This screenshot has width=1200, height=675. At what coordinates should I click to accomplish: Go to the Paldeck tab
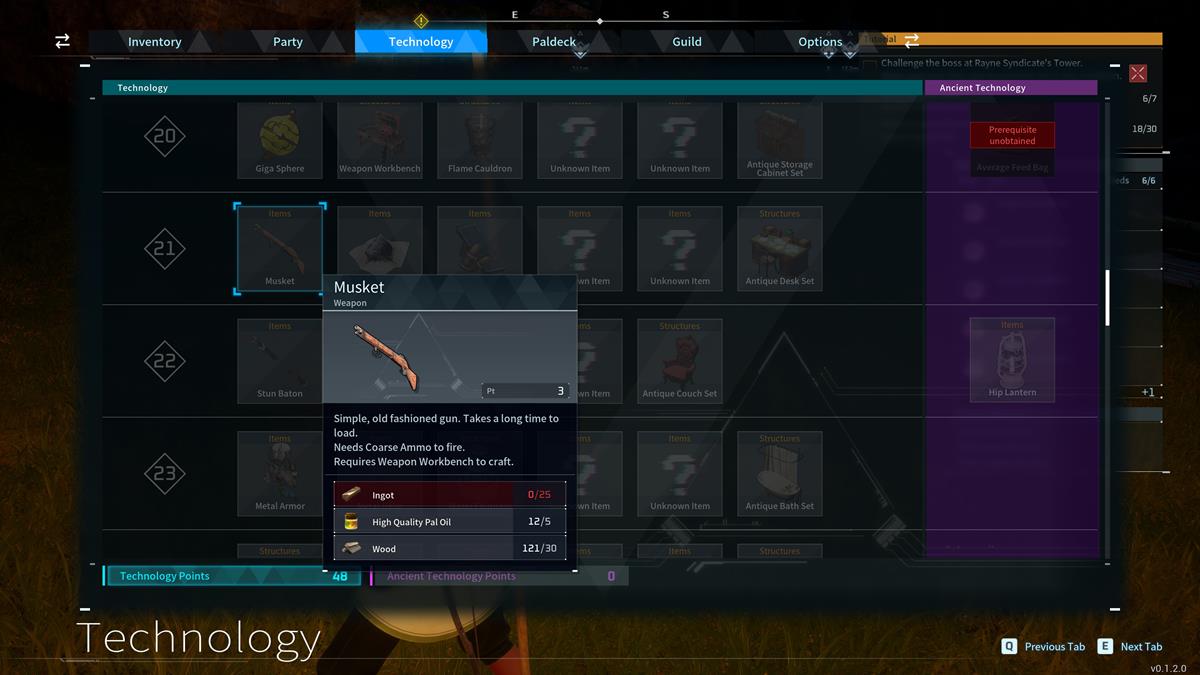(554, 42)
